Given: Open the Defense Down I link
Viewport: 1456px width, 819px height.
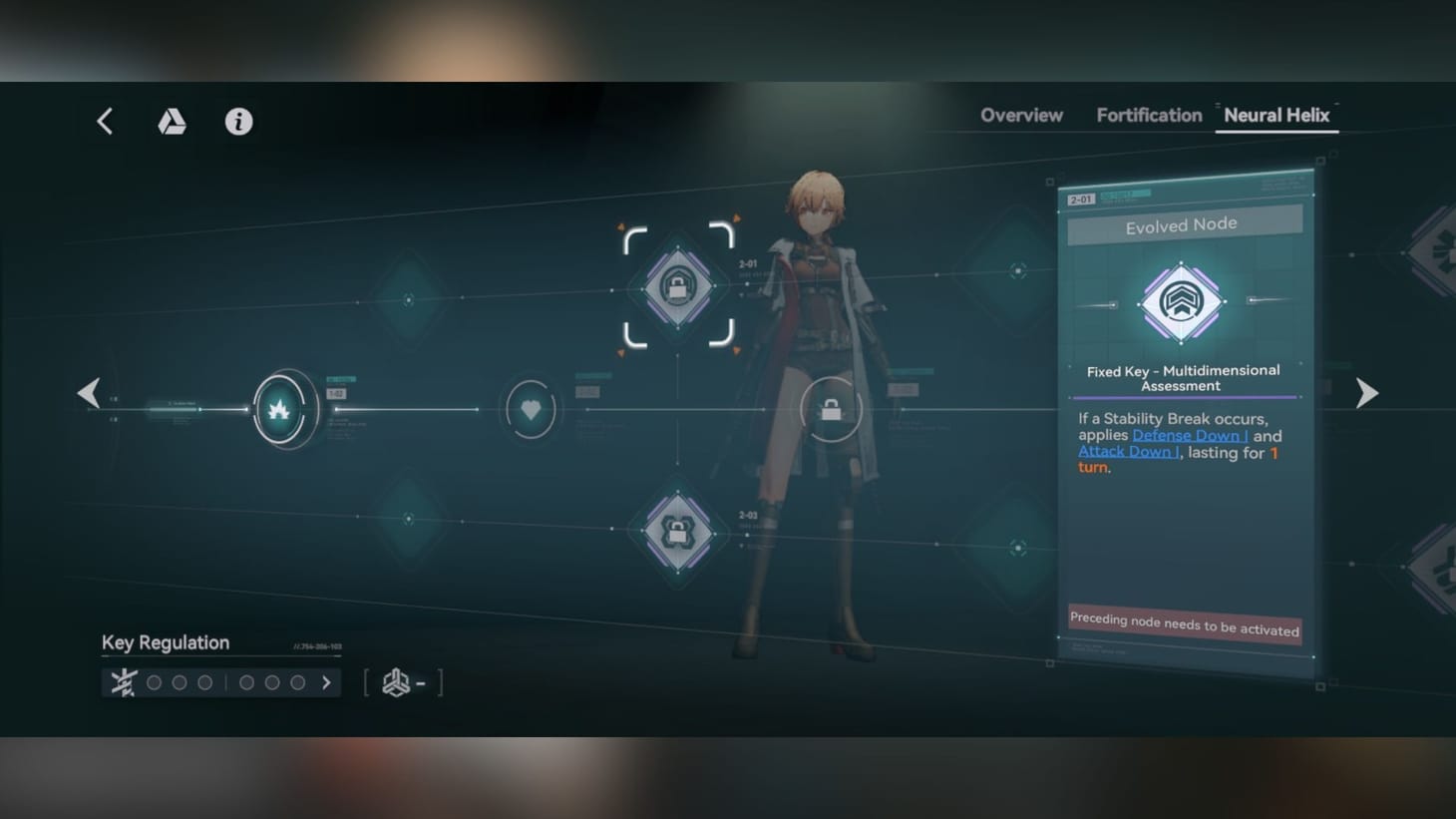Looking at the screenshot, I should tap(1189, 436).
